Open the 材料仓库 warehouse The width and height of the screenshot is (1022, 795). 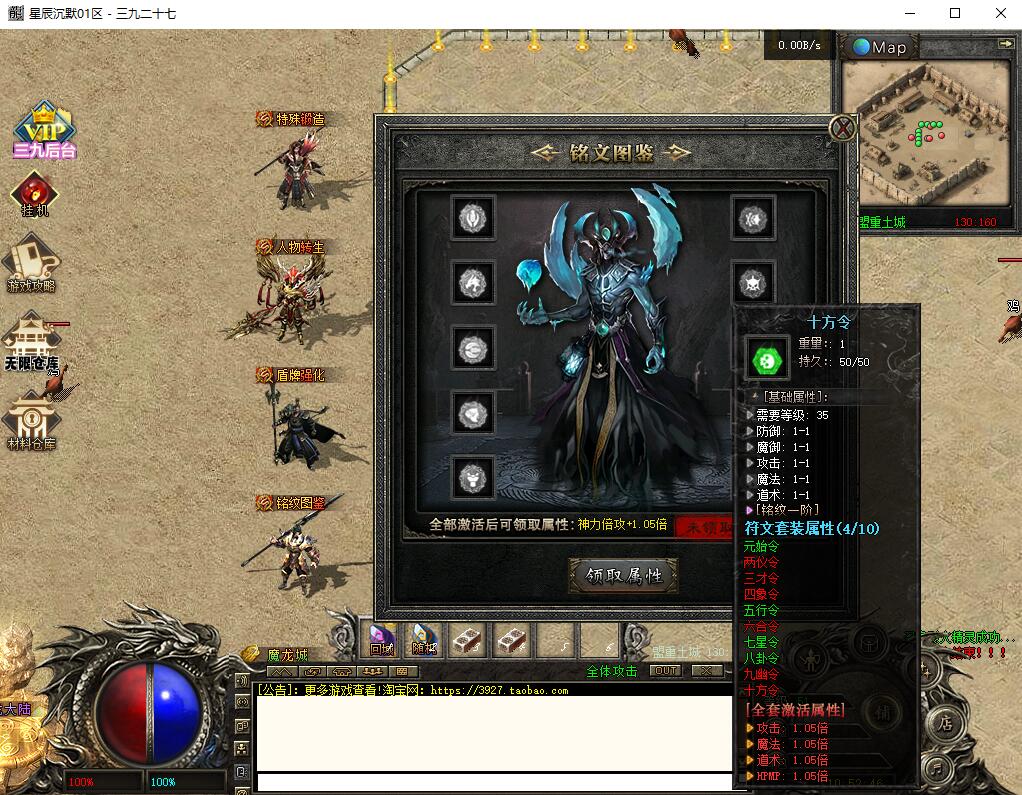pos(31,421)
